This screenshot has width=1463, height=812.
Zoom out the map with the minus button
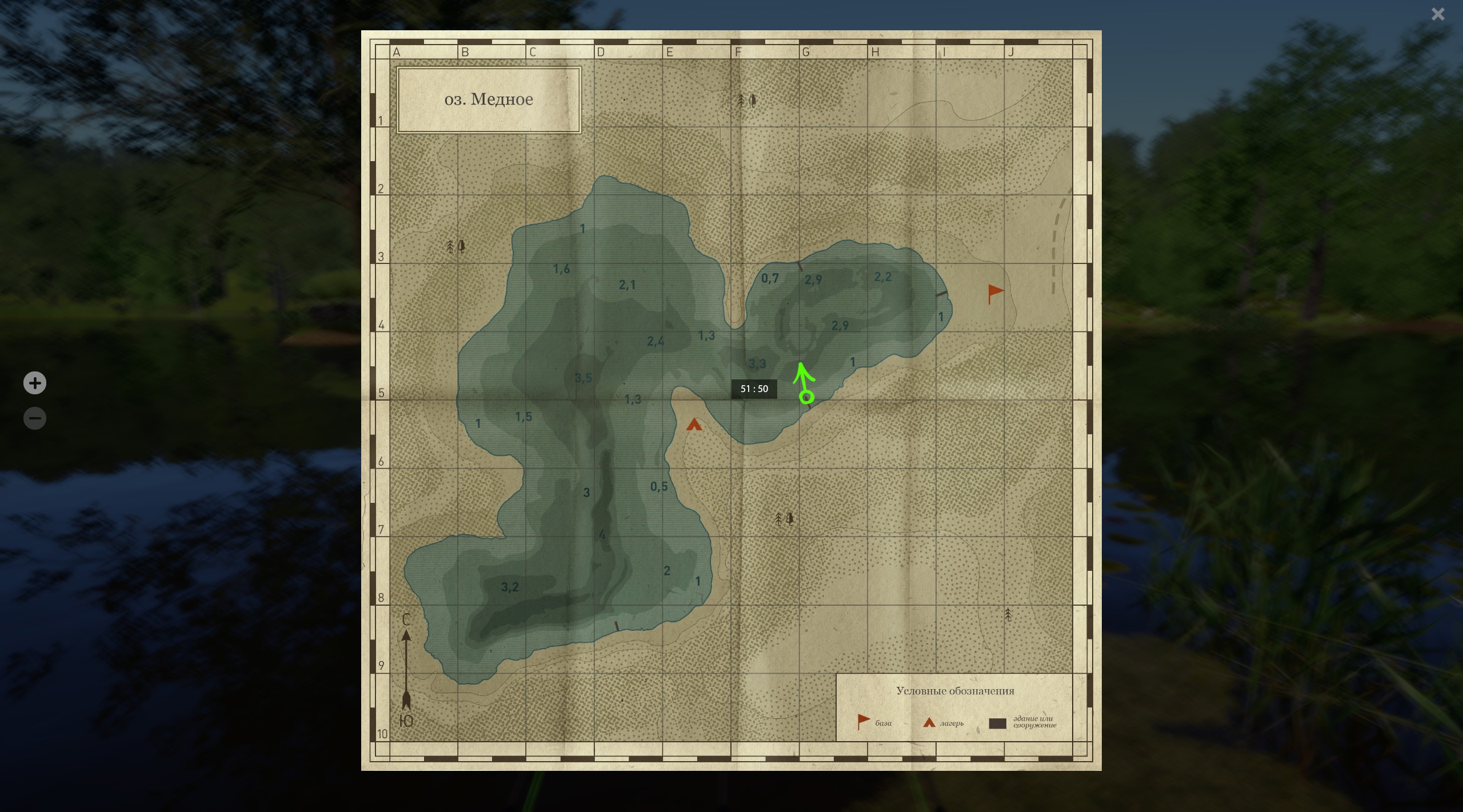tap(35, 418)
